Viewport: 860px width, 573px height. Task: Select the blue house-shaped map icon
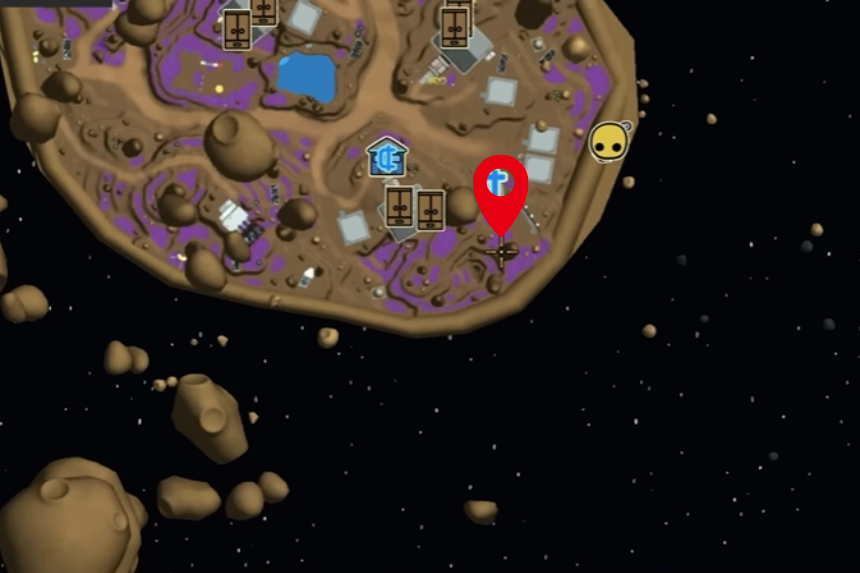pos(387,158)
